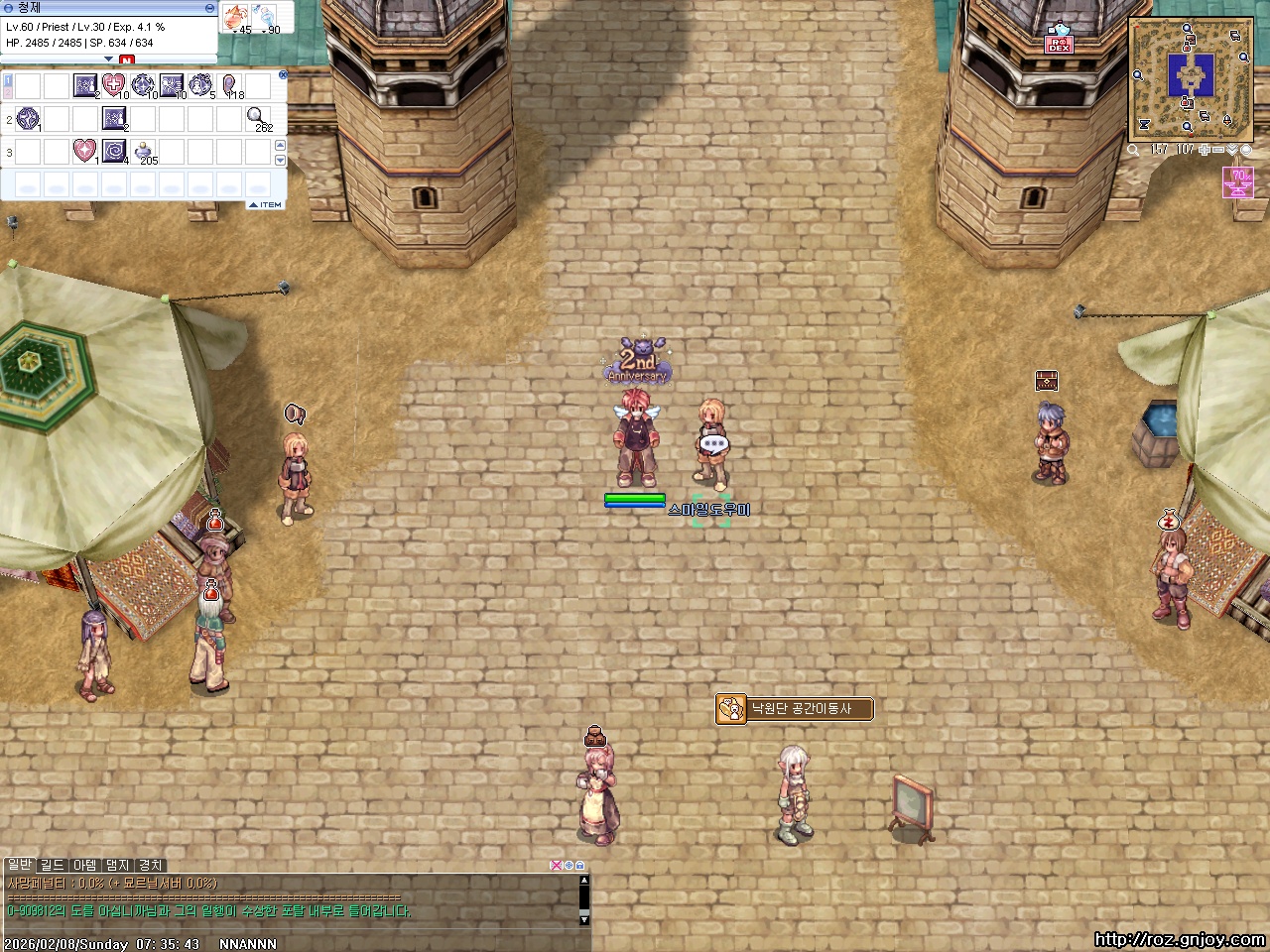
Task: Open the pink 70% weight scale icon
Action: coord(1238,182)
